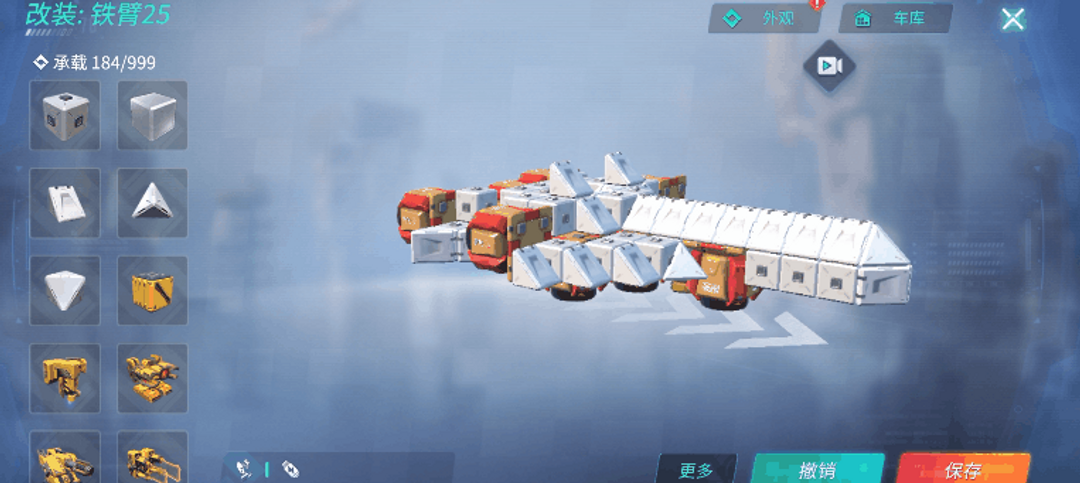Click the tag icon in bottom bar
The height and width of the screenshot is (483, 1080).
(290, 468)
